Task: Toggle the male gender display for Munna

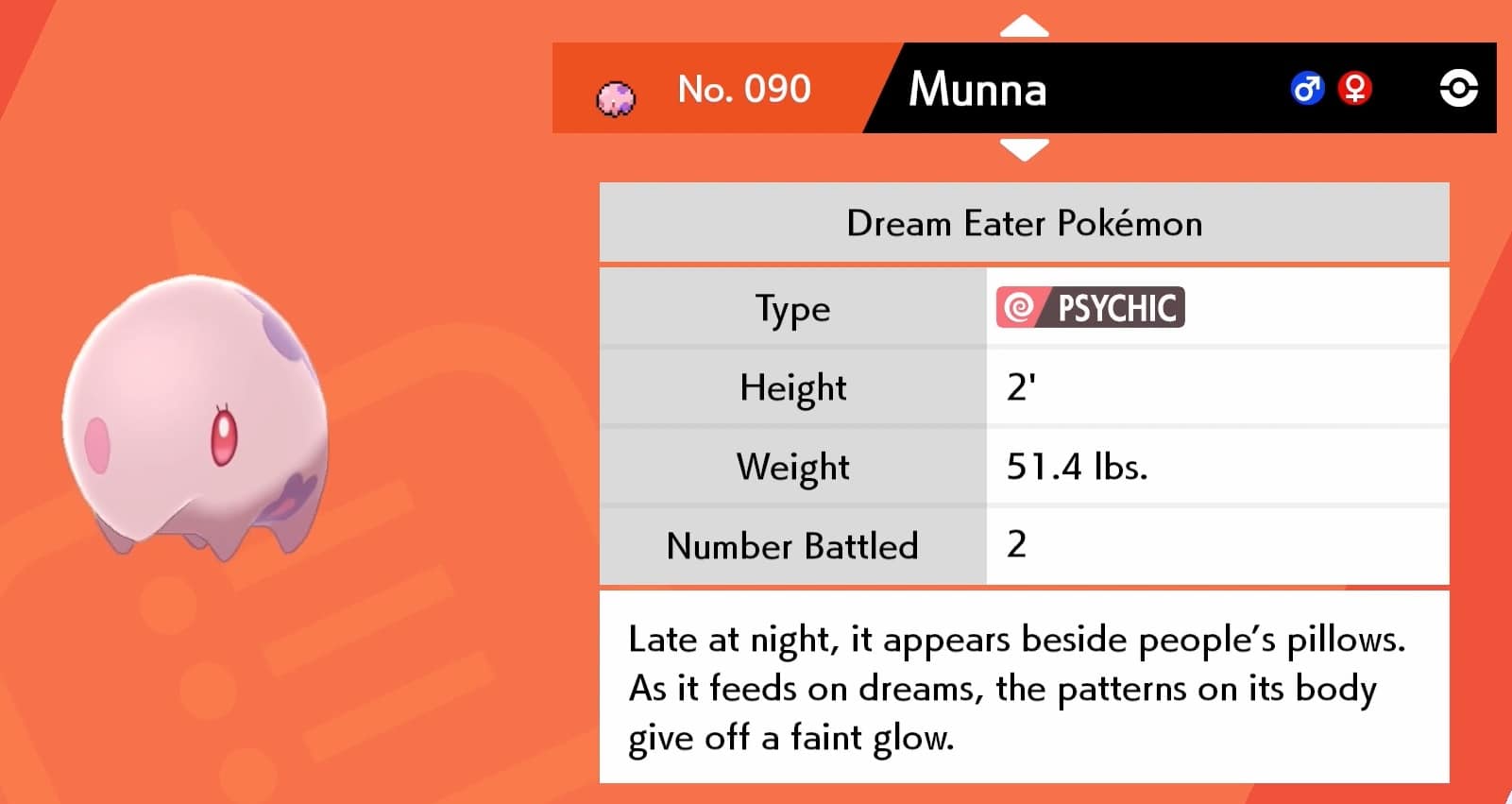Action: (1307, 90)
